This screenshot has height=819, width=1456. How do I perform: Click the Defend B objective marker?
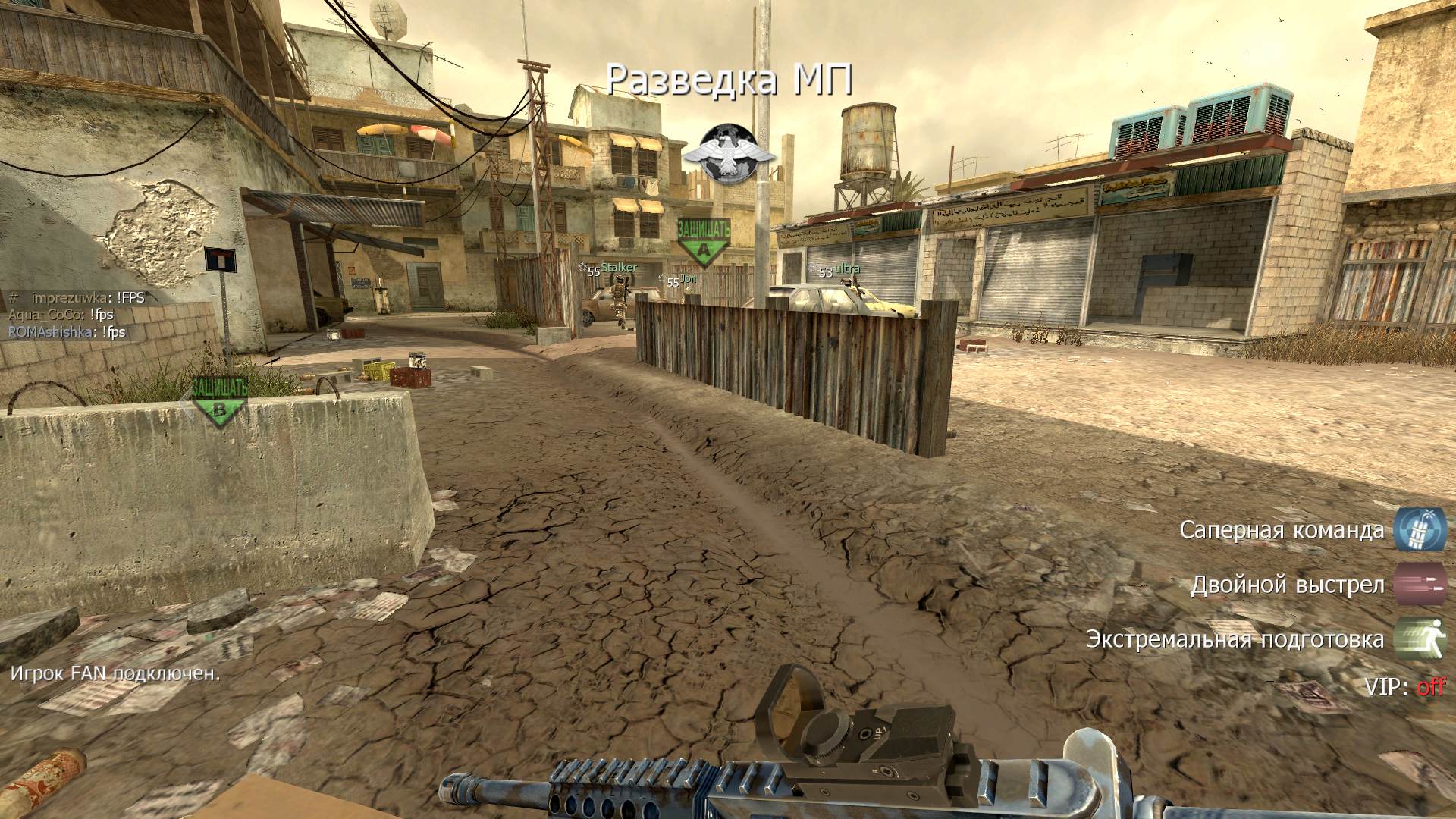[219, 400]
